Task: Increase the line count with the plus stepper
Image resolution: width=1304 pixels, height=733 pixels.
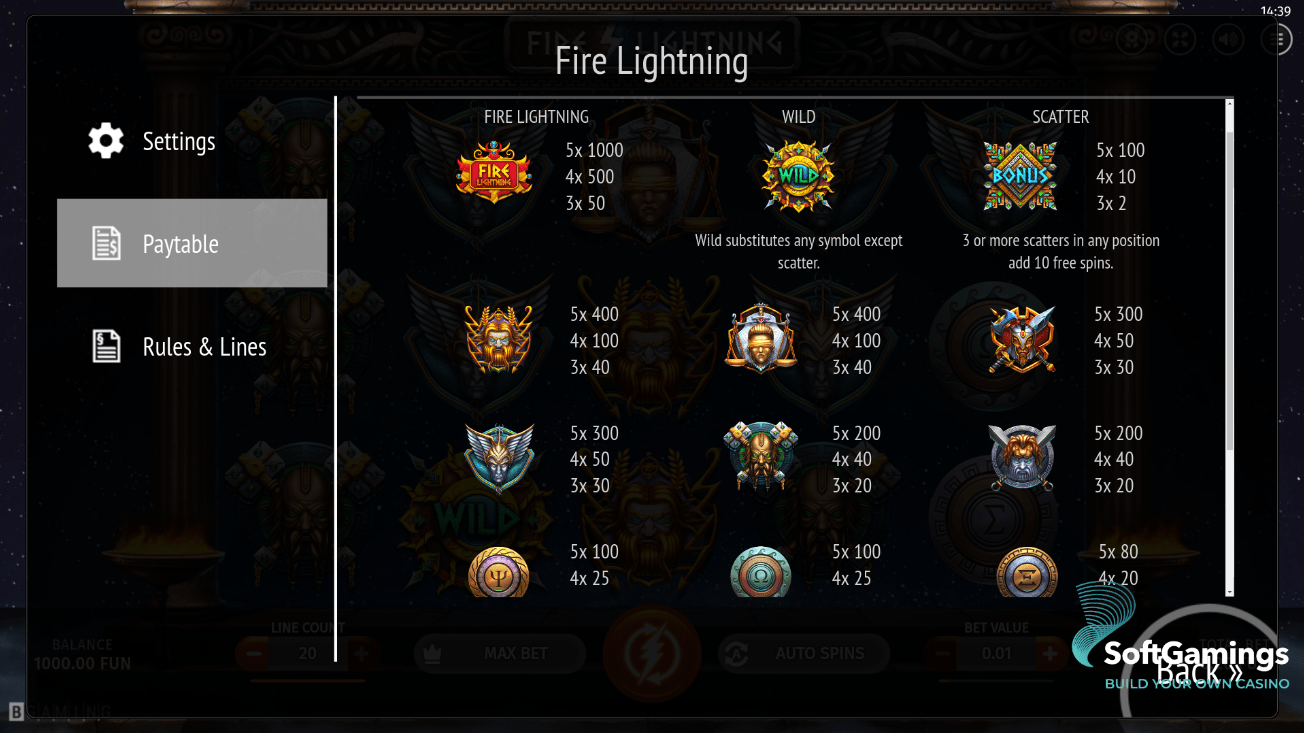Action: point(363,653)
